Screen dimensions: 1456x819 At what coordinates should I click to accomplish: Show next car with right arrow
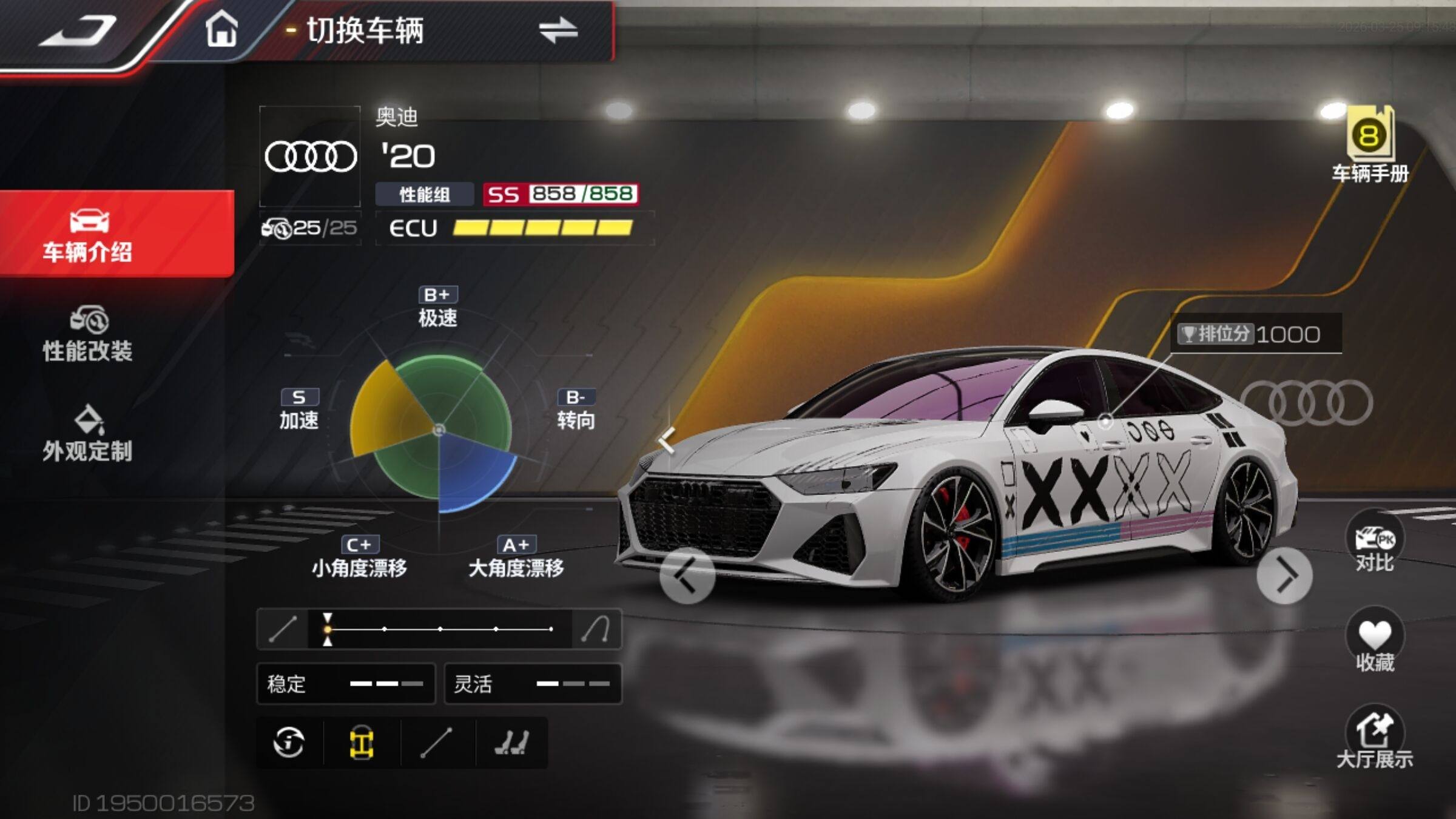[x=1284, y=576]
